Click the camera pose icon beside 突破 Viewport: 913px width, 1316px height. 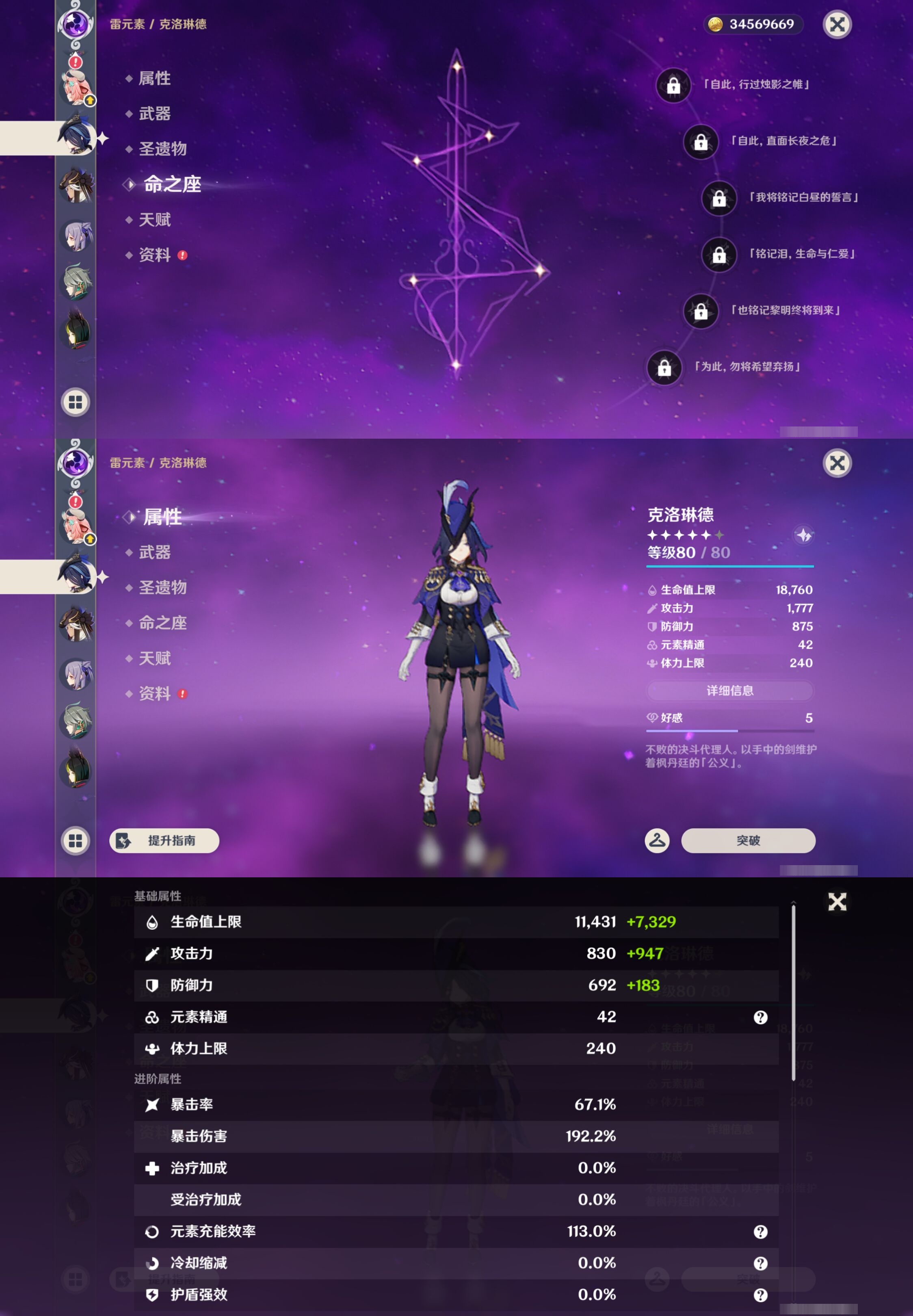tap(657, 841)
